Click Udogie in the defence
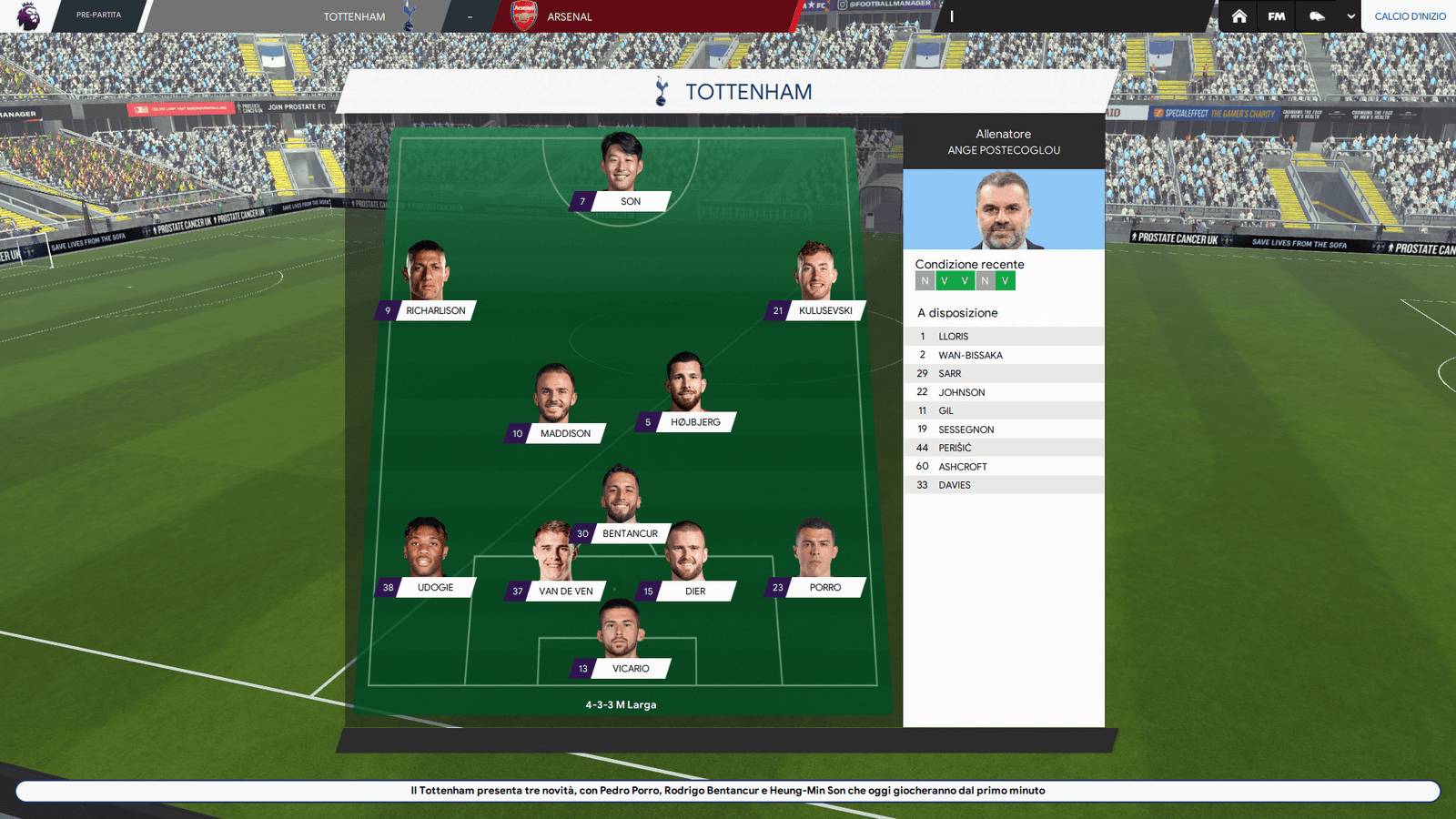The height and width of the screenshot is (819, 1456). (x=435, y=587)
